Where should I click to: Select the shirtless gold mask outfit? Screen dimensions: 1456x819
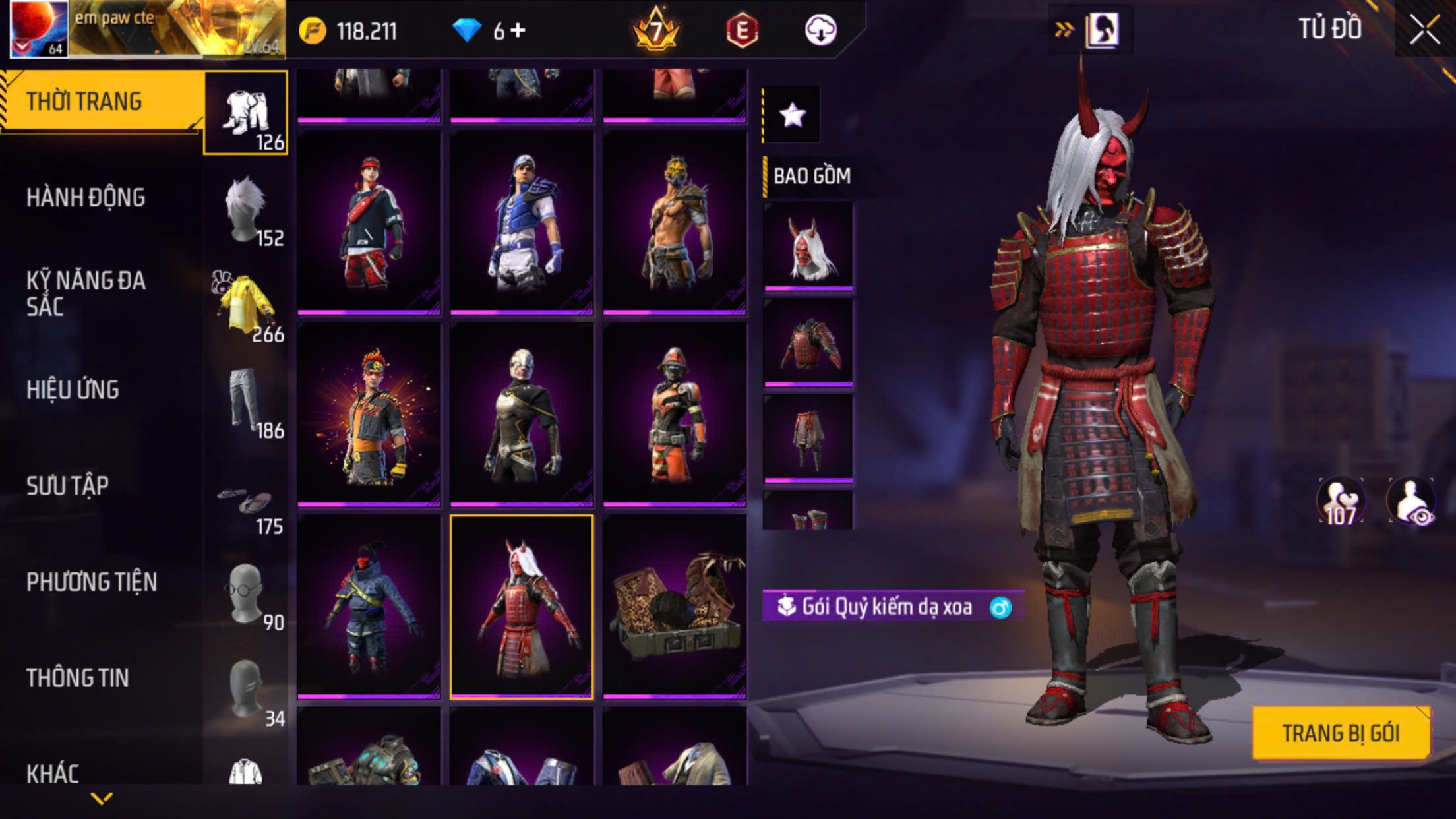pos(675,222)
